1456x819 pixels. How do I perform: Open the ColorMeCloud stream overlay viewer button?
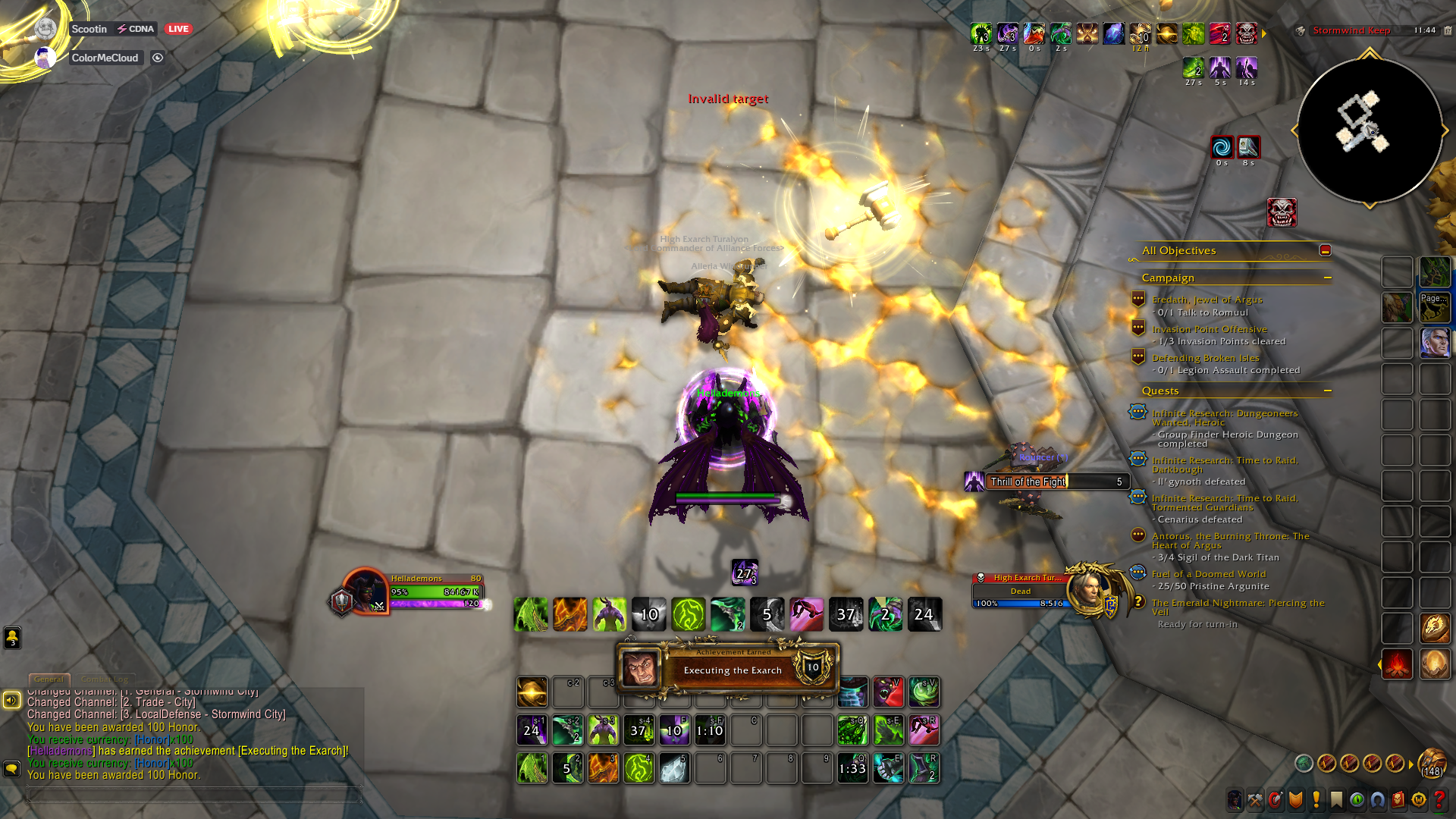point(158,58)
